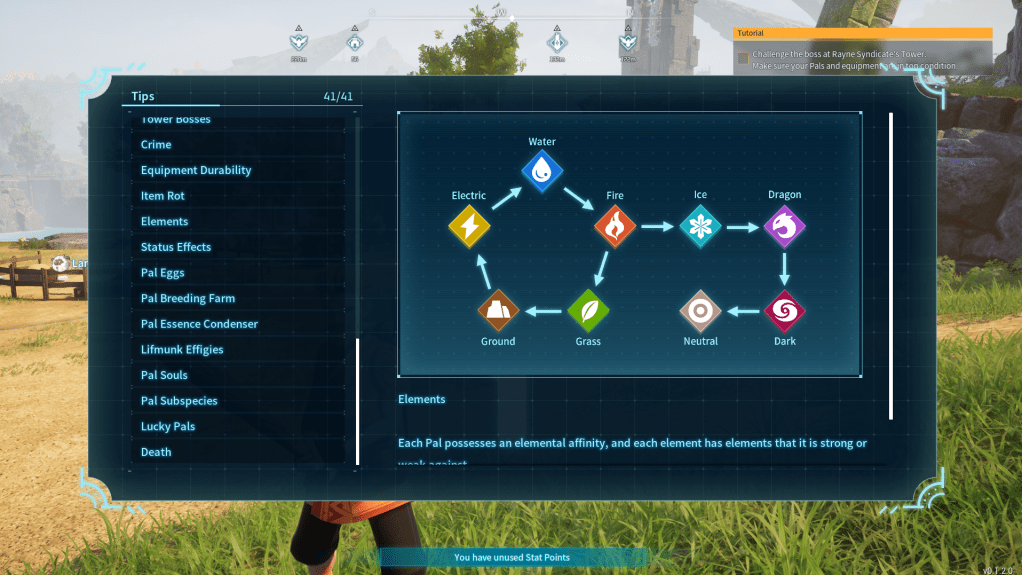This screenshot has height=575, width=1022.
Task: Open the Status Effects tip
Action: (176, 247)
